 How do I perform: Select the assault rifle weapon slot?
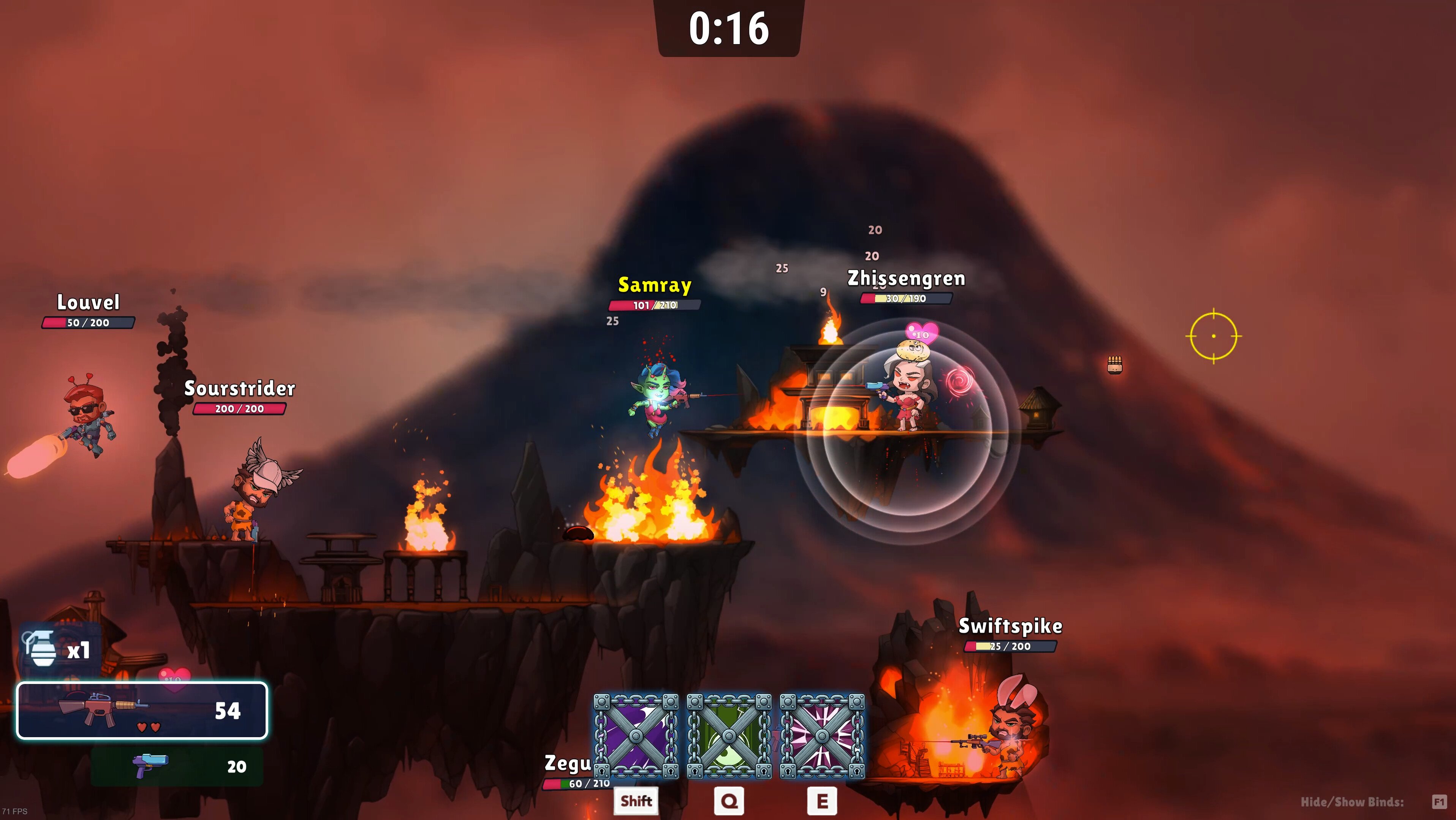pos(142,710)
